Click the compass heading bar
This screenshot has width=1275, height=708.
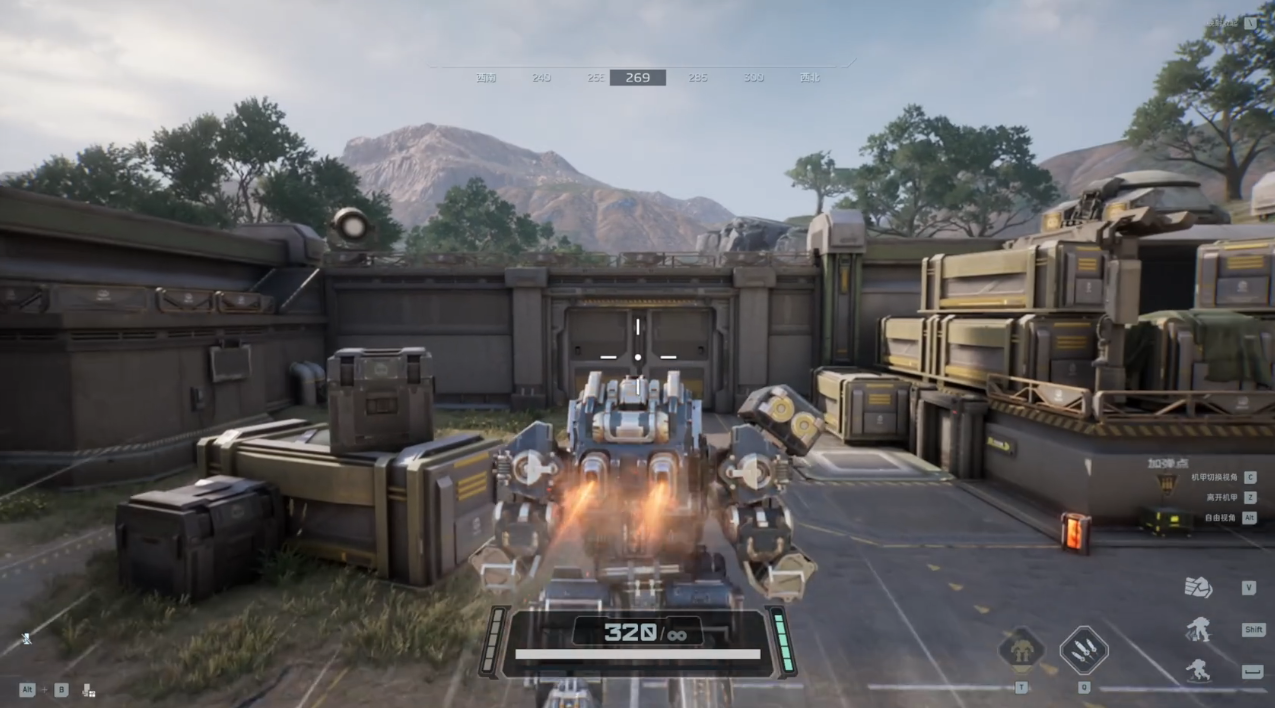638,77
